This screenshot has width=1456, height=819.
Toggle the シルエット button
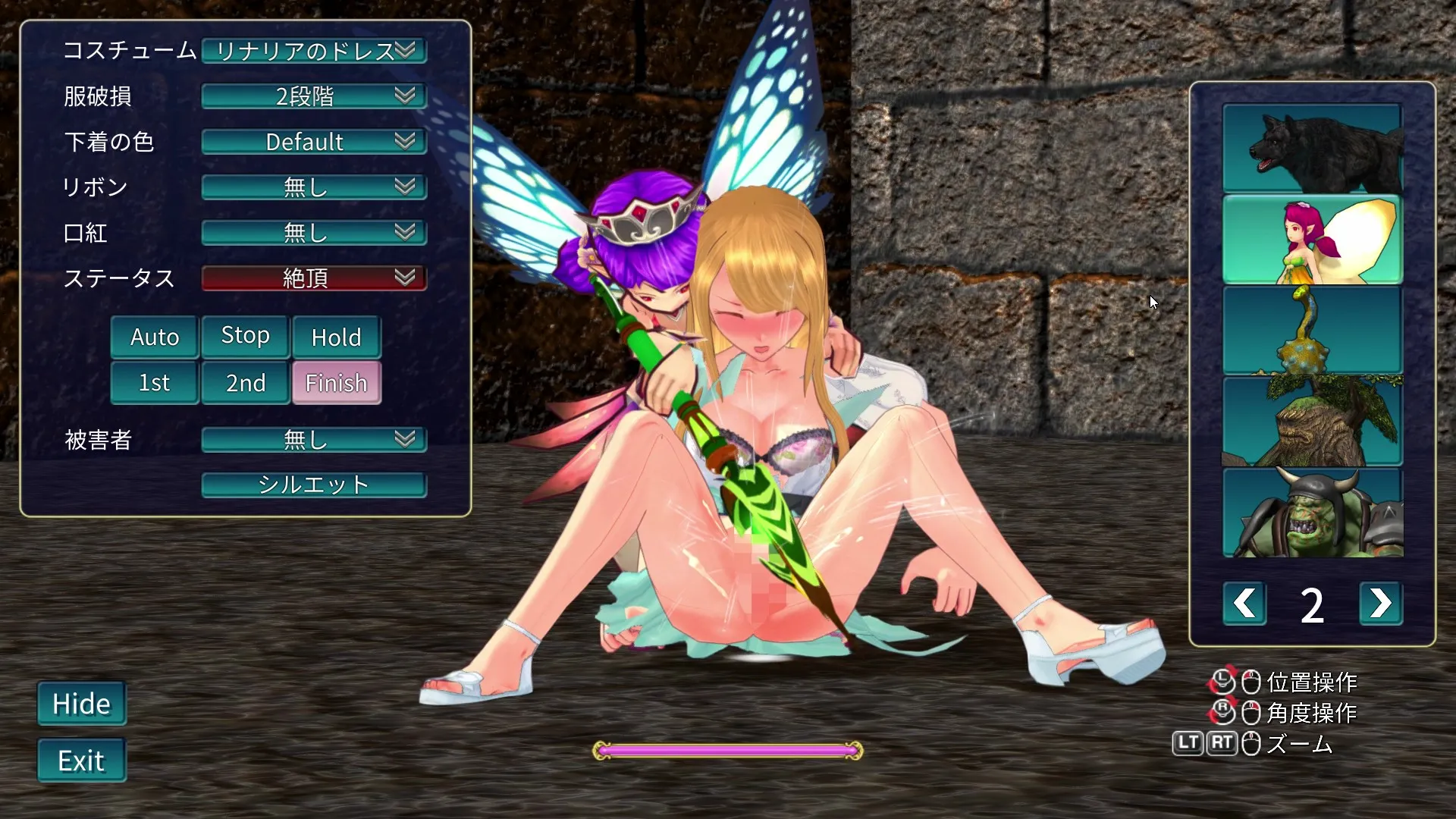coord(314,485)
